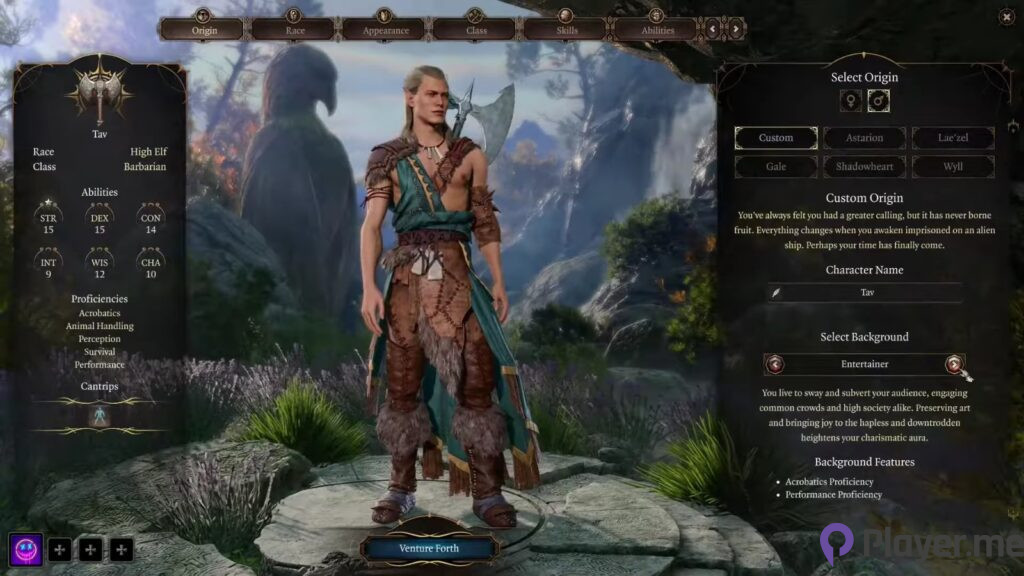Select Gale as origin character
The image size is (1024, 576).
[776, 166]
